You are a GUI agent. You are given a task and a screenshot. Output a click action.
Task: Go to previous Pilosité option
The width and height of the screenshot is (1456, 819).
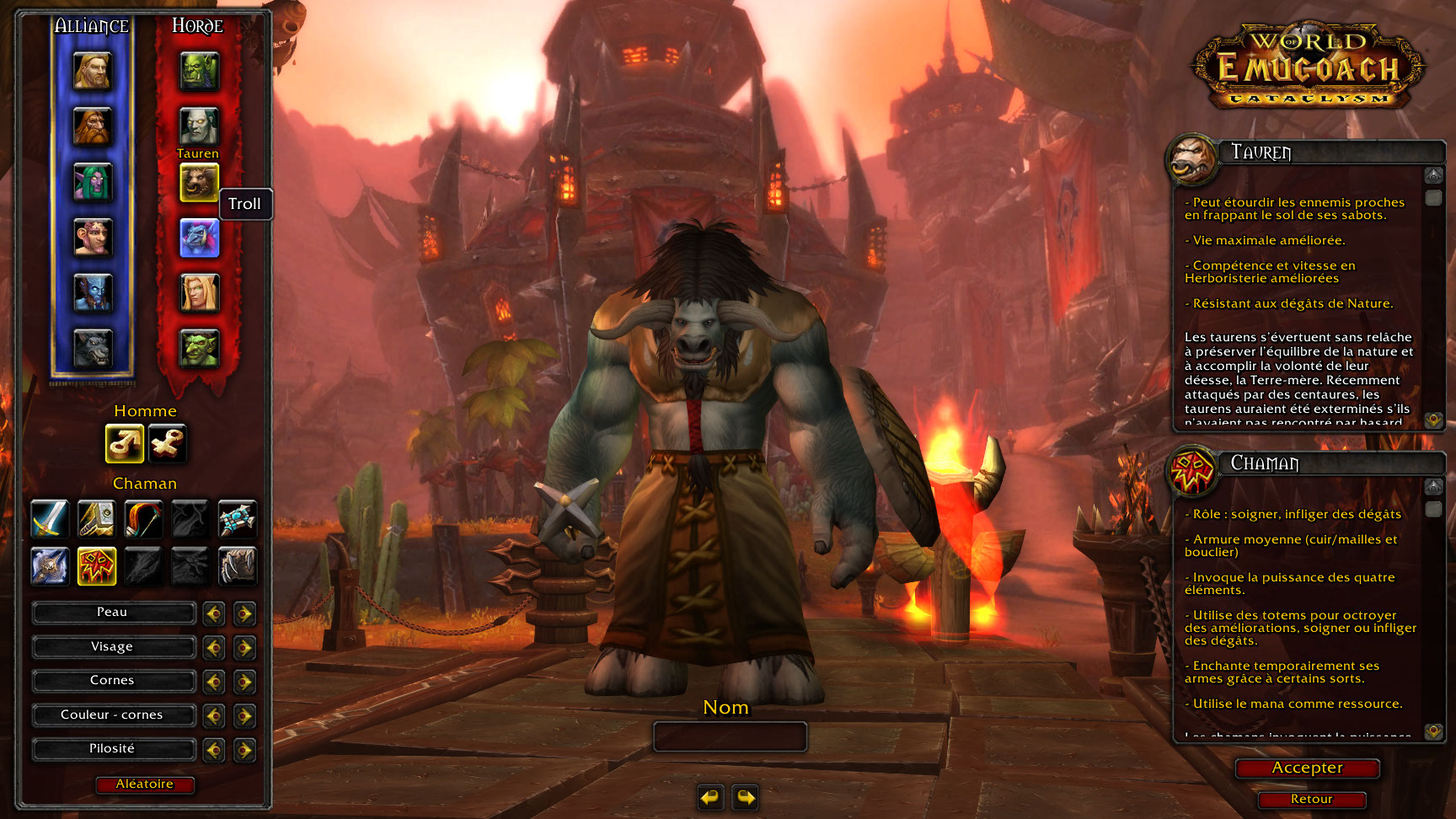point(214,749)
